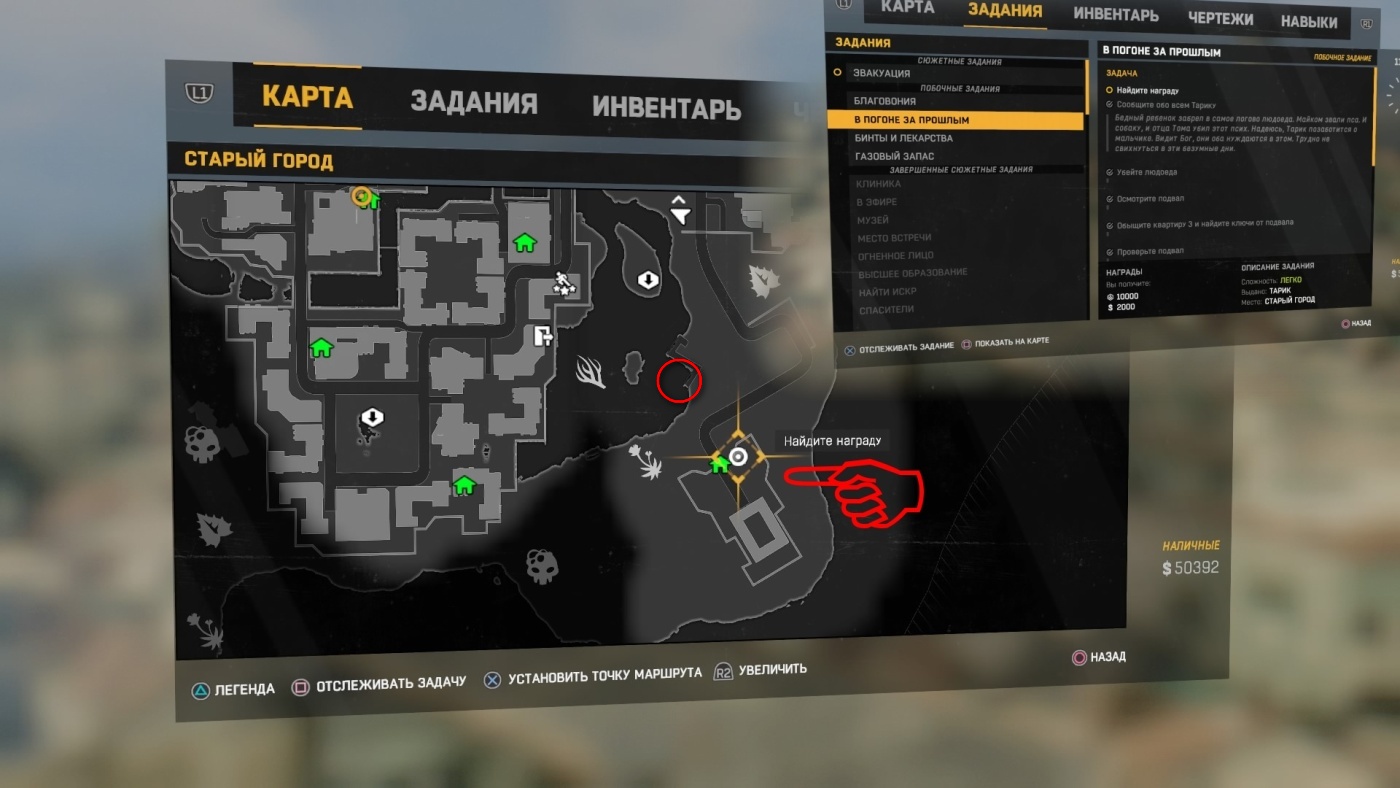
Task: Click the white door marker on the map
Action: 543,336
